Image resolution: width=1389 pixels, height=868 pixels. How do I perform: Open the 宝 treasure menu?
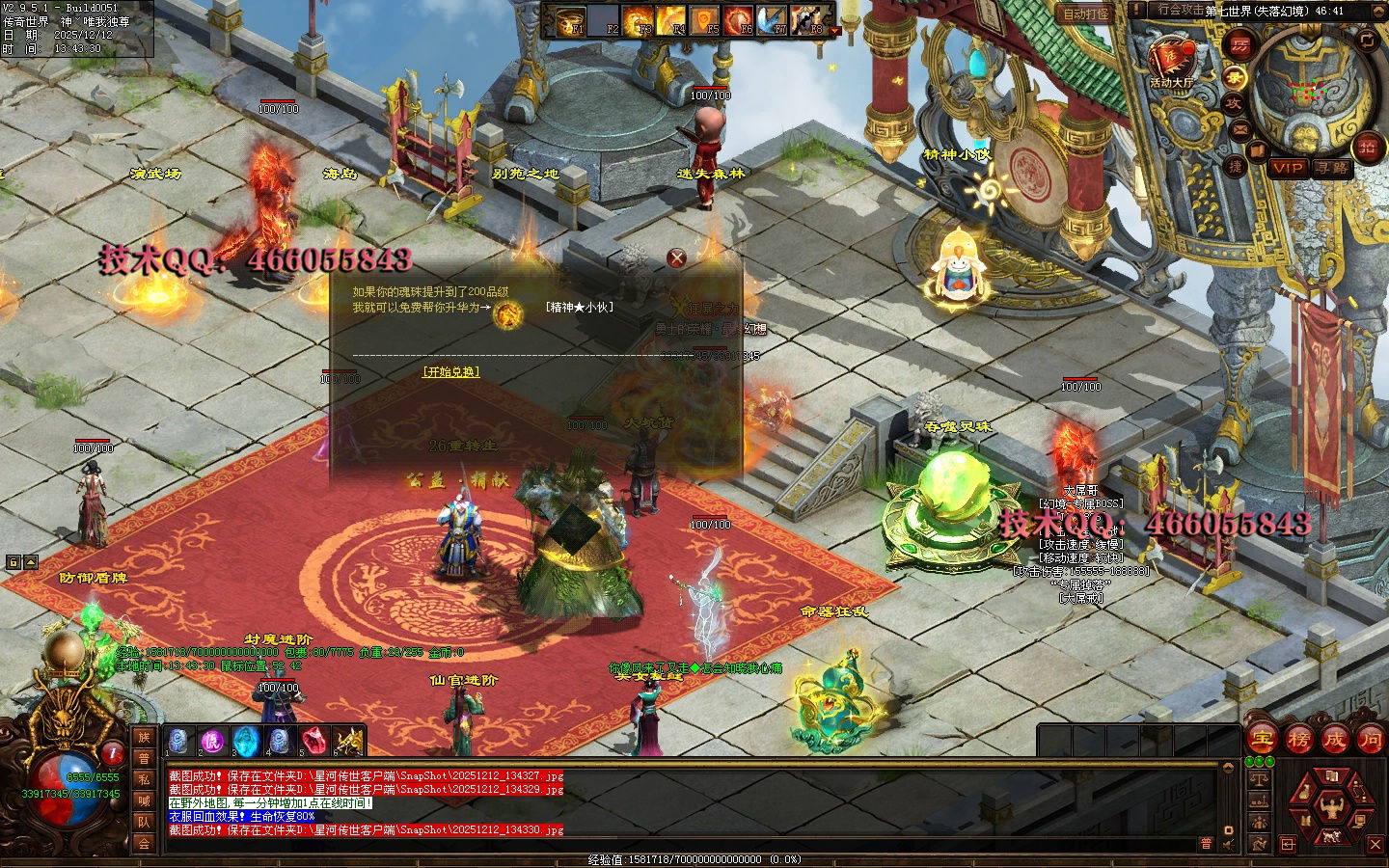click(1263, 740)
